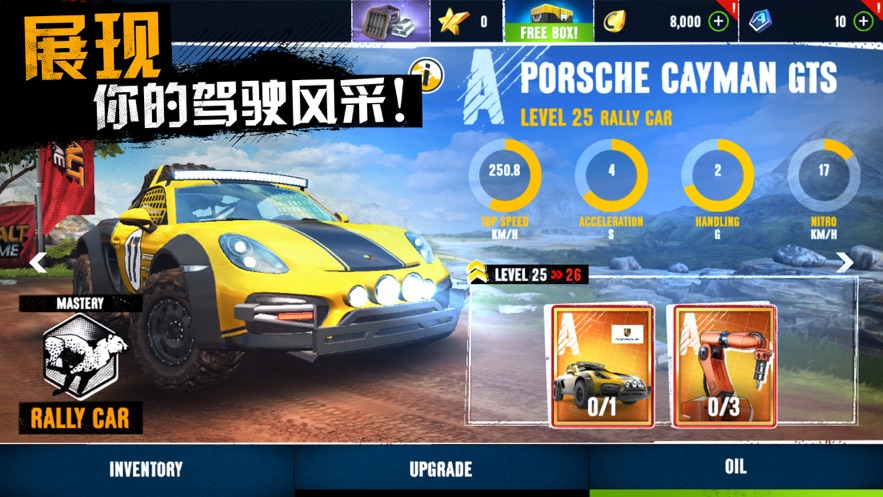
Task: Claim the Free Box
Action: 549,21
